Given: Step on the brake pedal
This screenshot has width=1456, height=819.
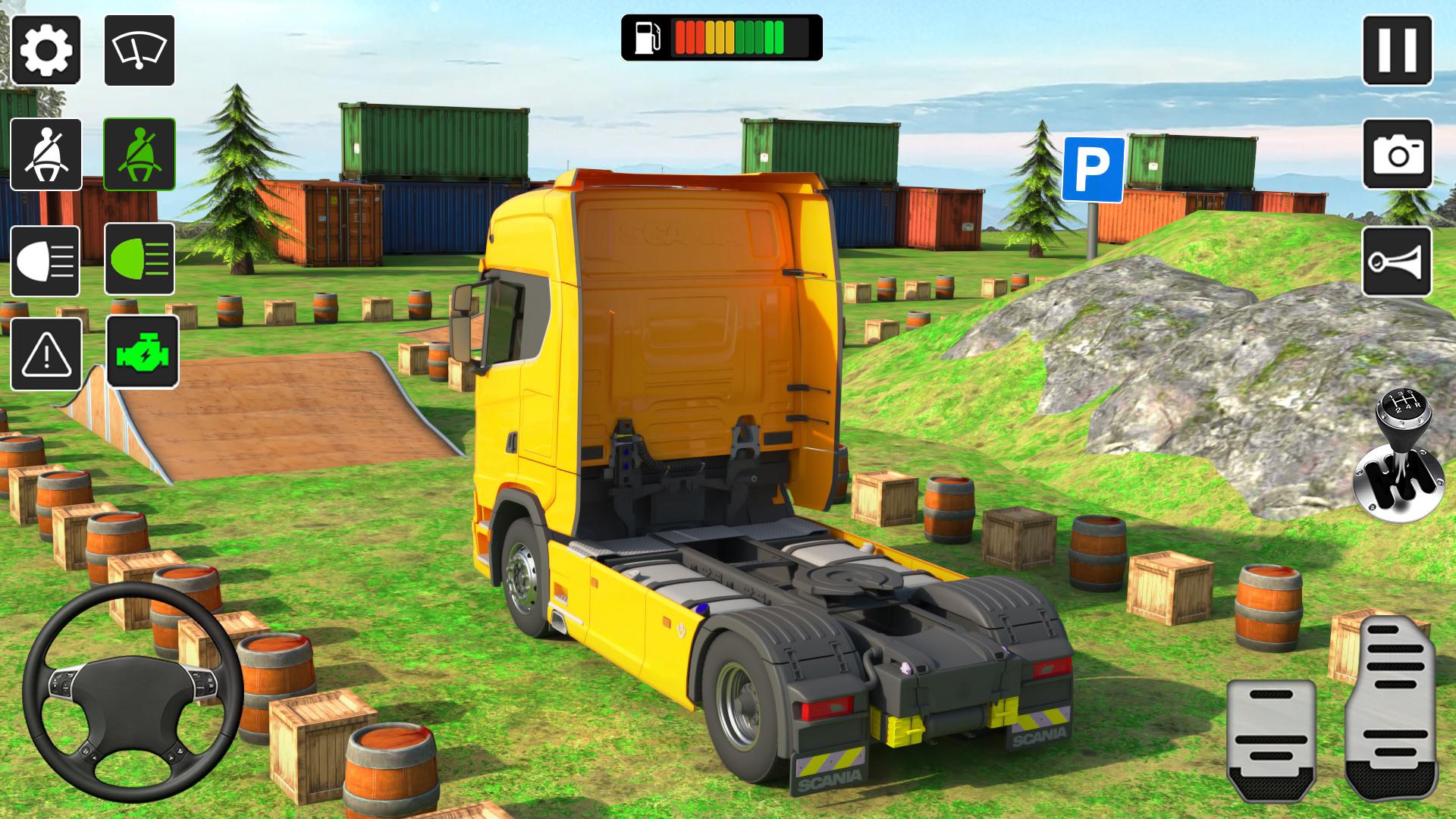Looking at the screenshot, I should (1271, 739).
